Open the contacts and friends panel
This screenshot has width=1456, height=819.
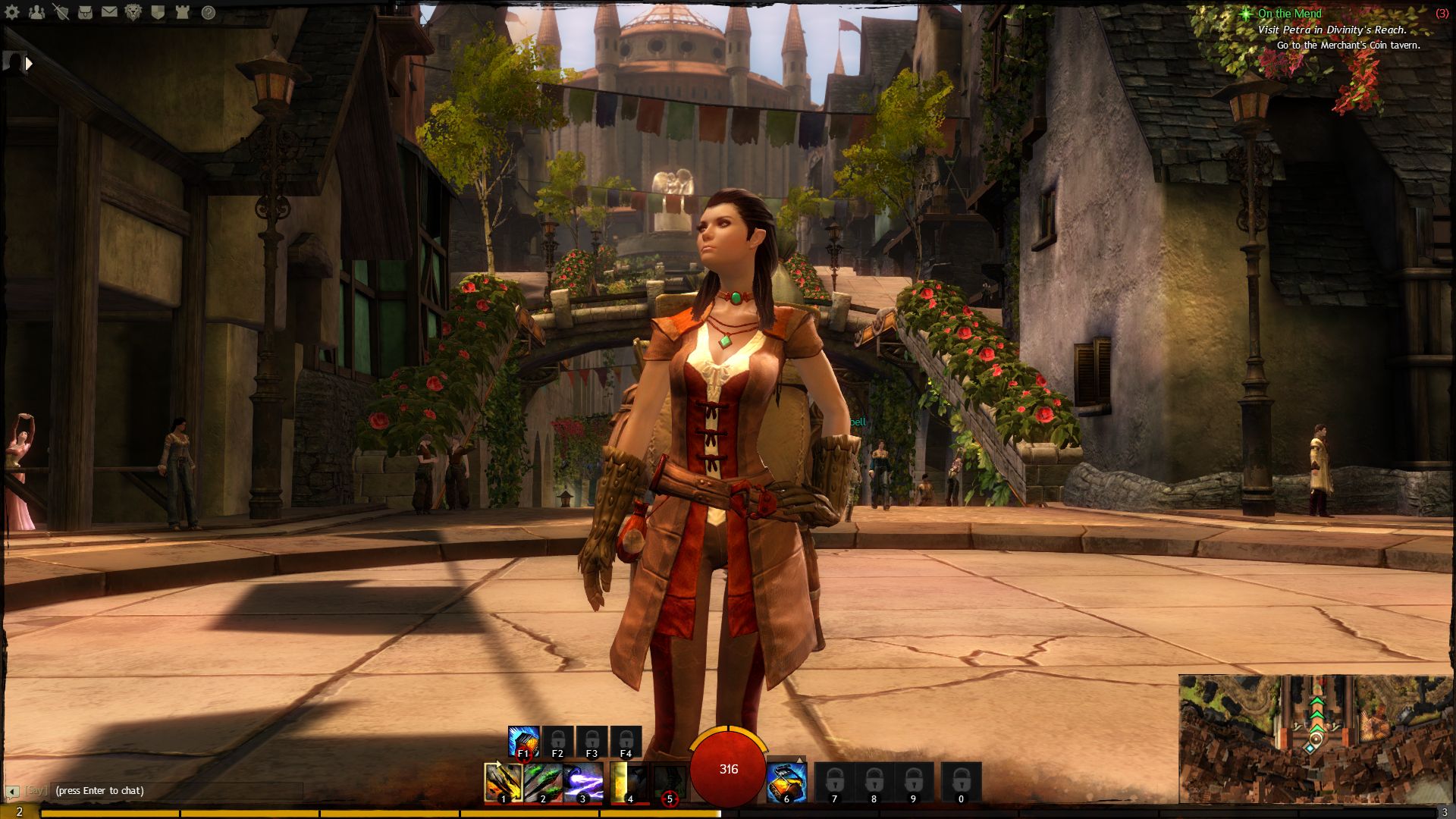tap(36, 12)
